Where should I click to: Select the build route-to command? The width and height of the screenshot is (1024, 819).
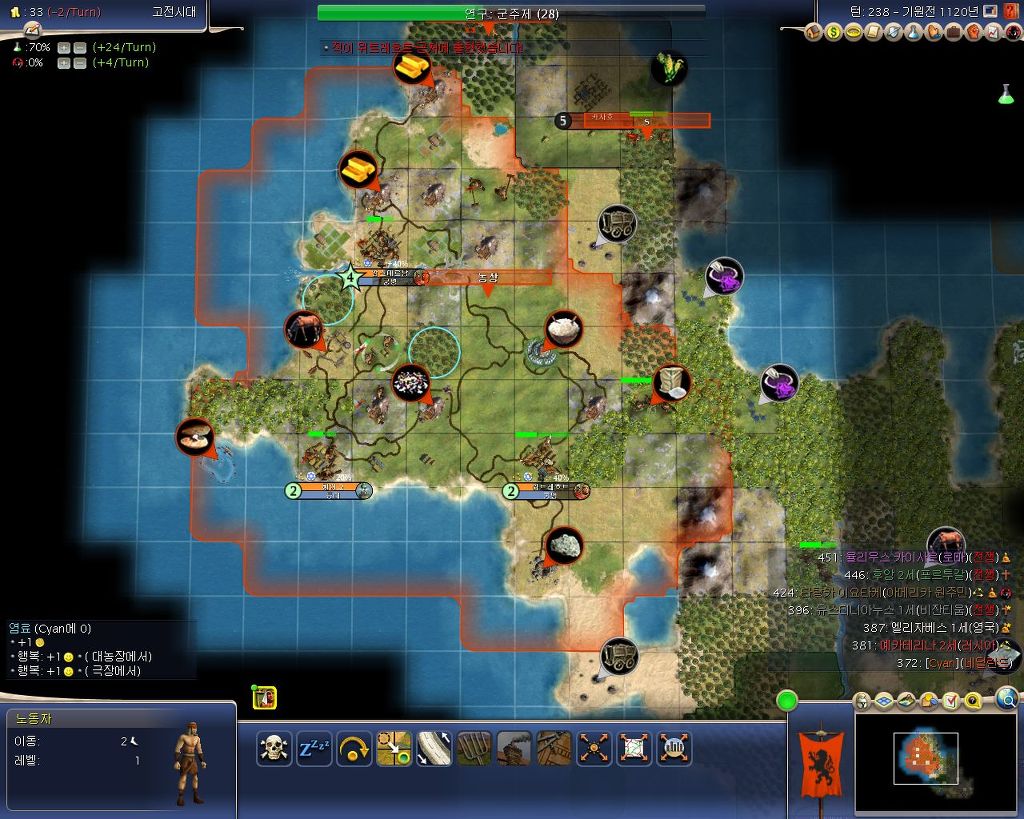pos(434,748)
